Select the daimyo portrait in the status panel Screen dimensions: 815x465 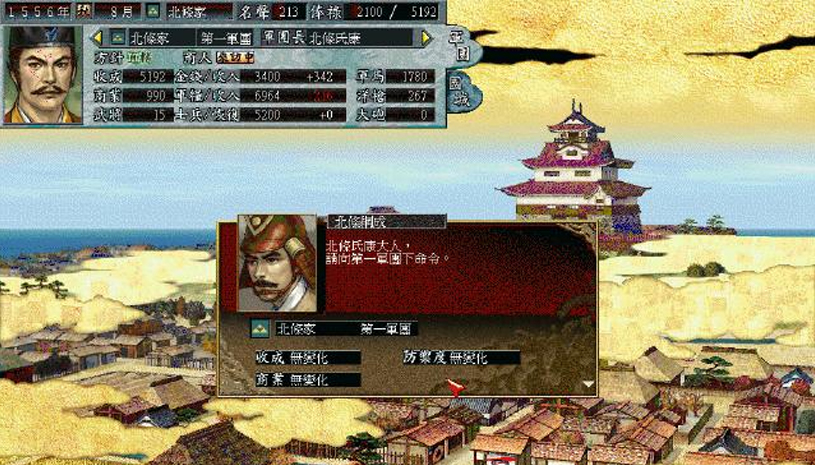point(42,75)
